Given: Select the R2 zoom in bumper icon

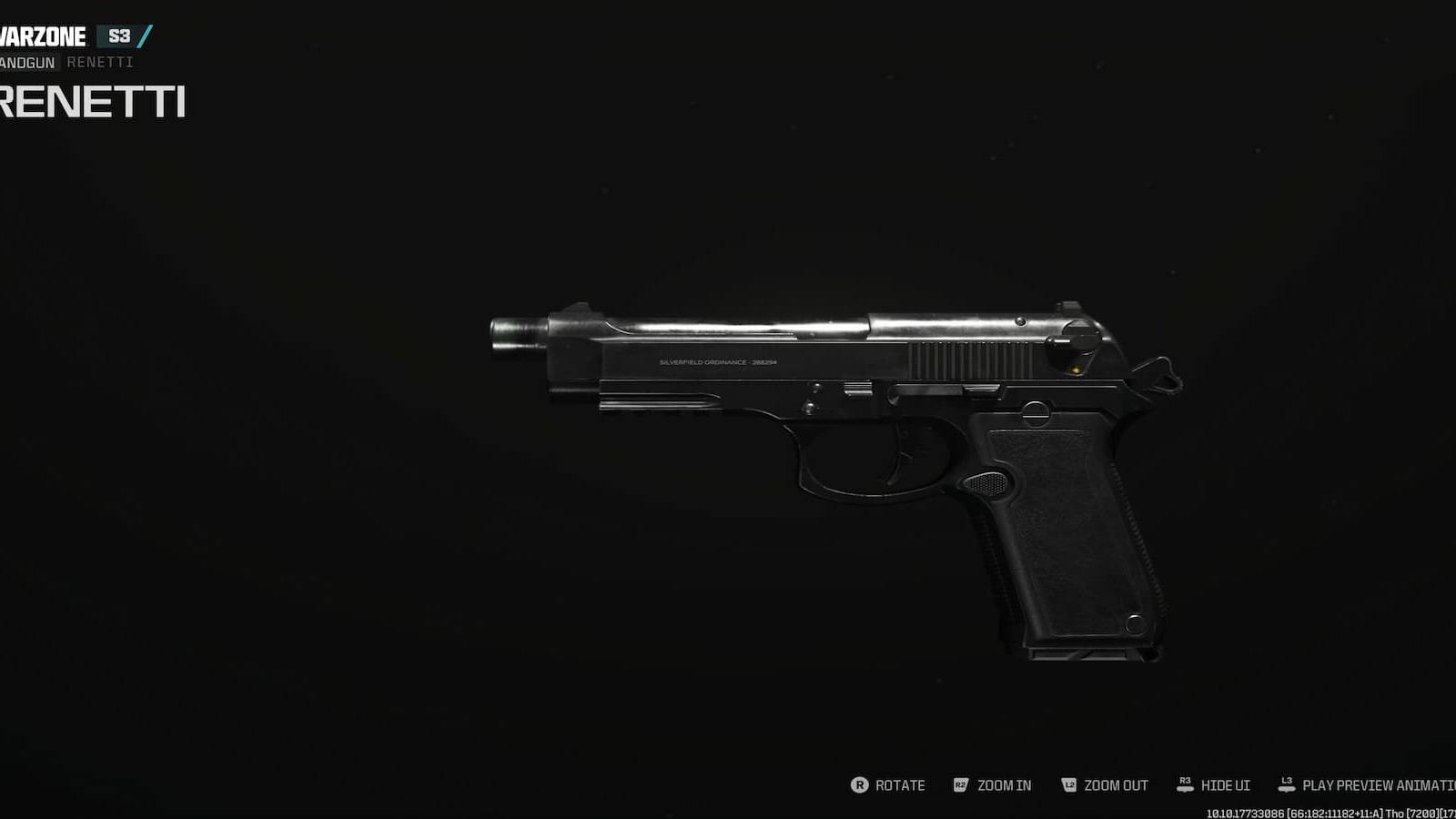Looking at the screenshot, I should point(959,785).
